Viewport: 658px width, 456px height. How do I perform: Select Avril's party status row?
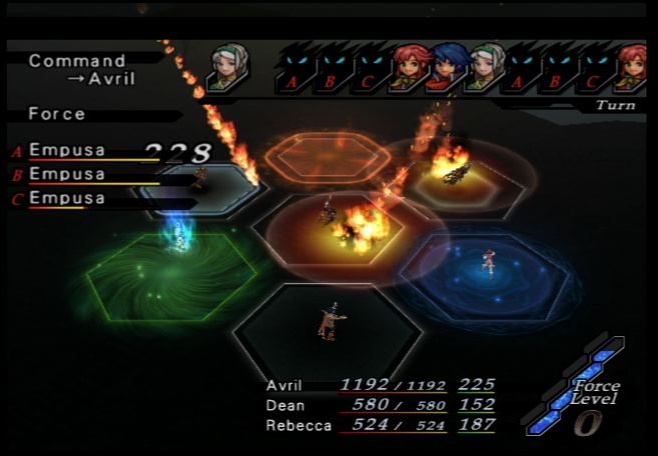coord(380,384)
